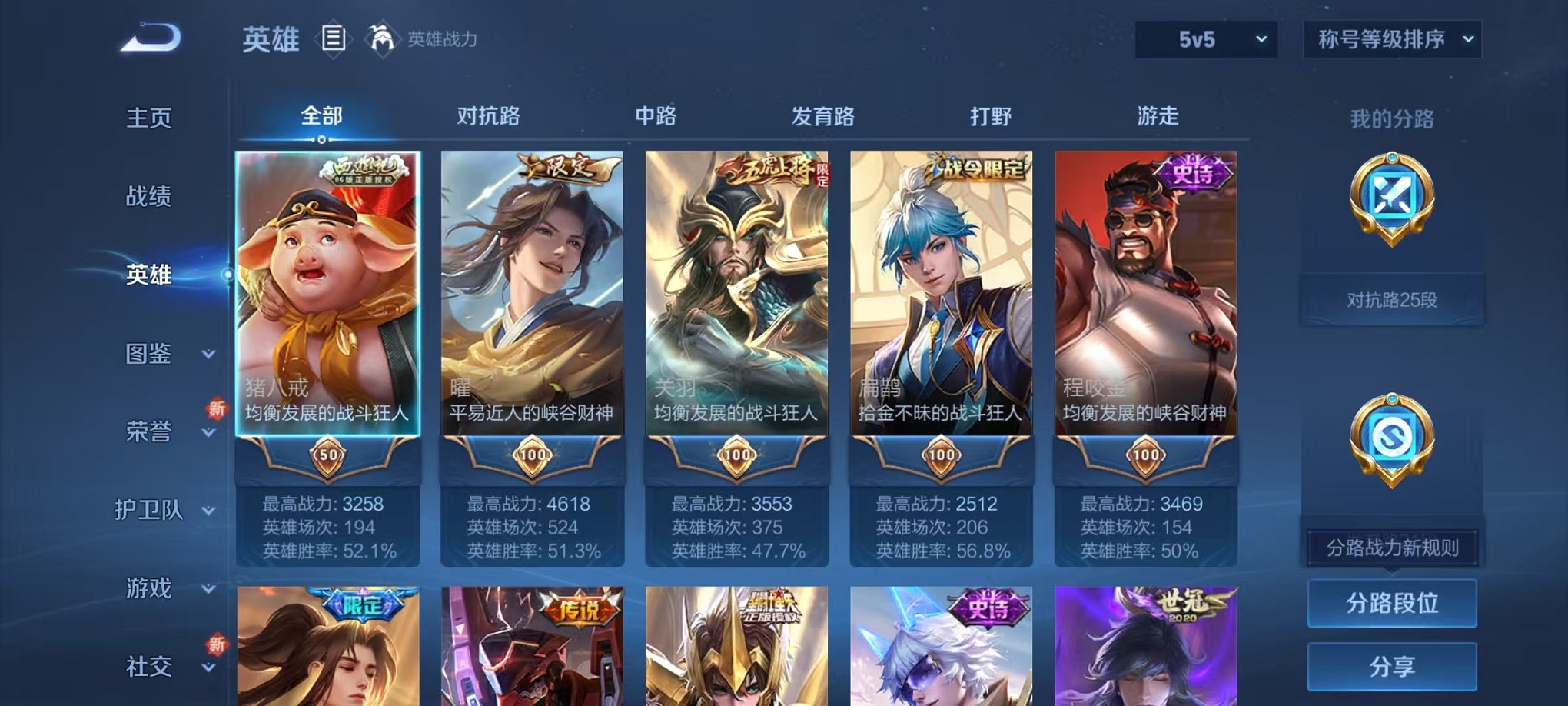1568x706 pixels.
Task: Open the hero list document icon beside 英雄
Action: pyautogui.click(x=335, y=38)
